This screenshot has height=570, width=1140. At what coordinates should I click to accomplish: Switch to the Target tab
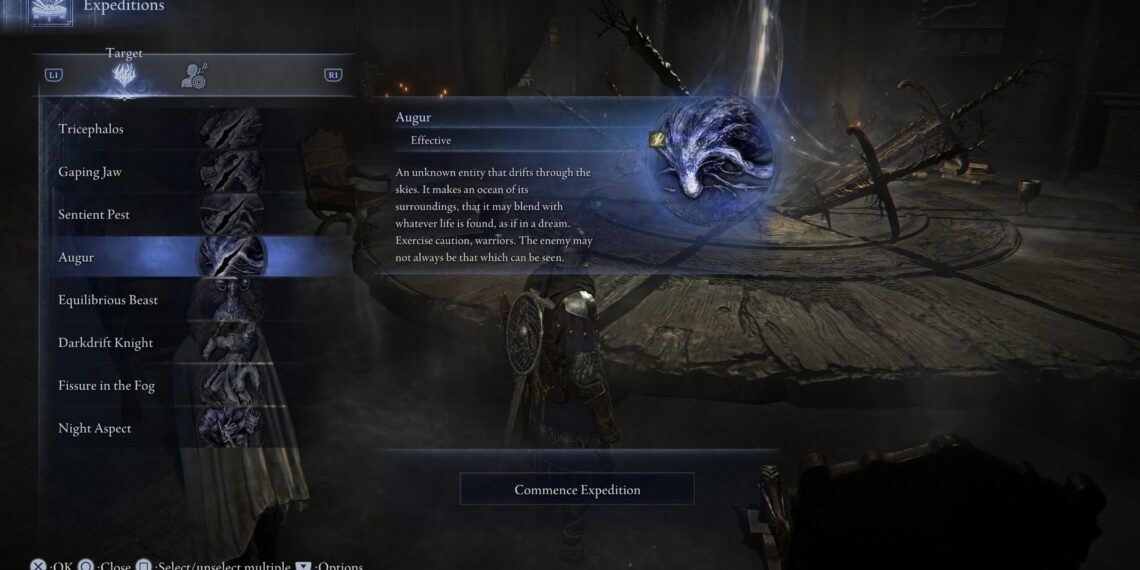[125, 75]
